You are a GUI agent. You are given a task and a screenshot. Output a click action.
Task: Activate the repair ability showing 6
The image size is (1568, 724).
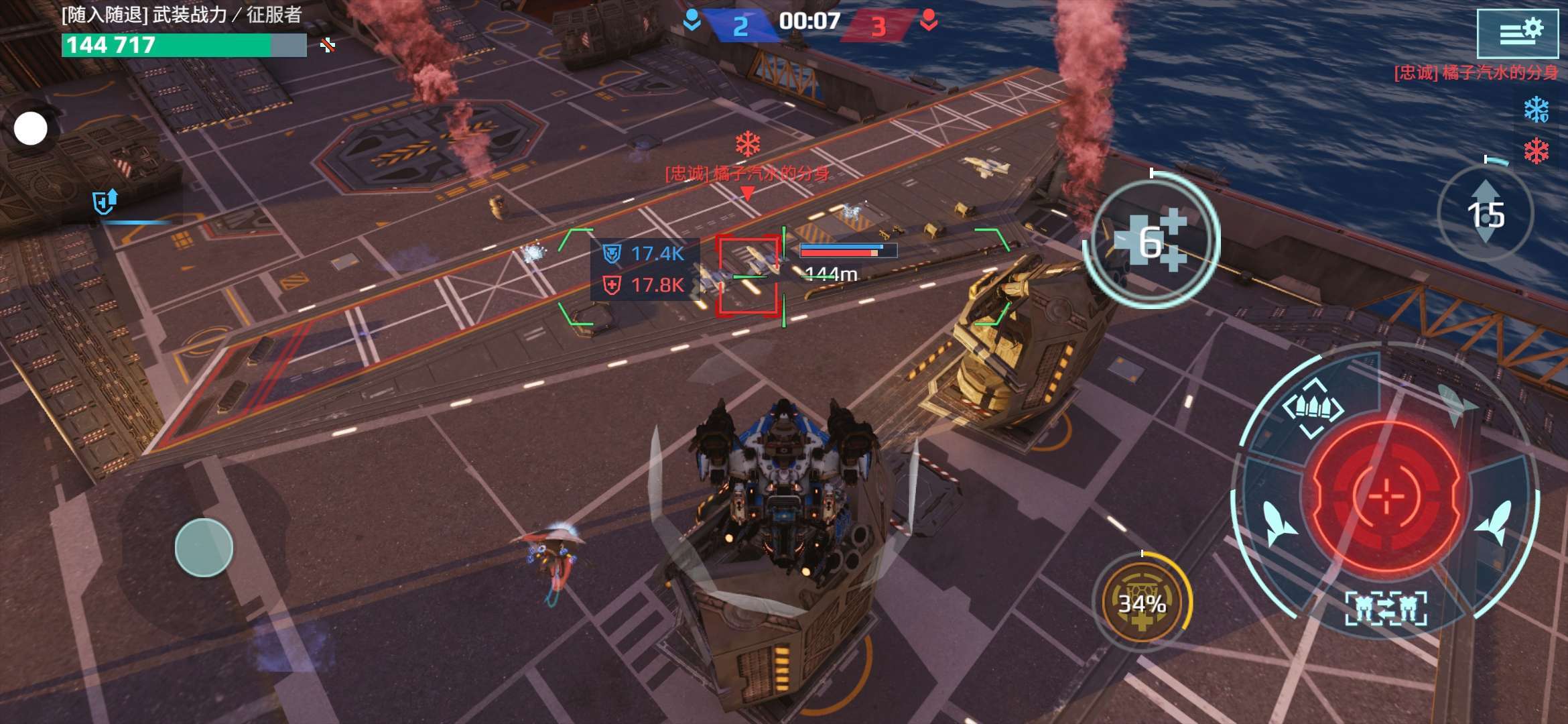pyautogui.click(x=1151, y=241)
